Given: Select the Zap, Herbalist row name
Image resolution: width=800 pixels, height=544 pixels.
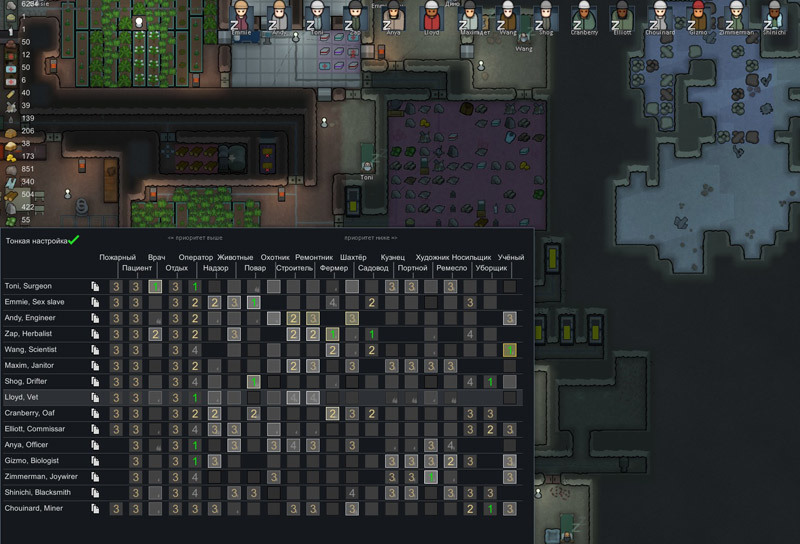Looking at the screenshot, I should point(29,334).
